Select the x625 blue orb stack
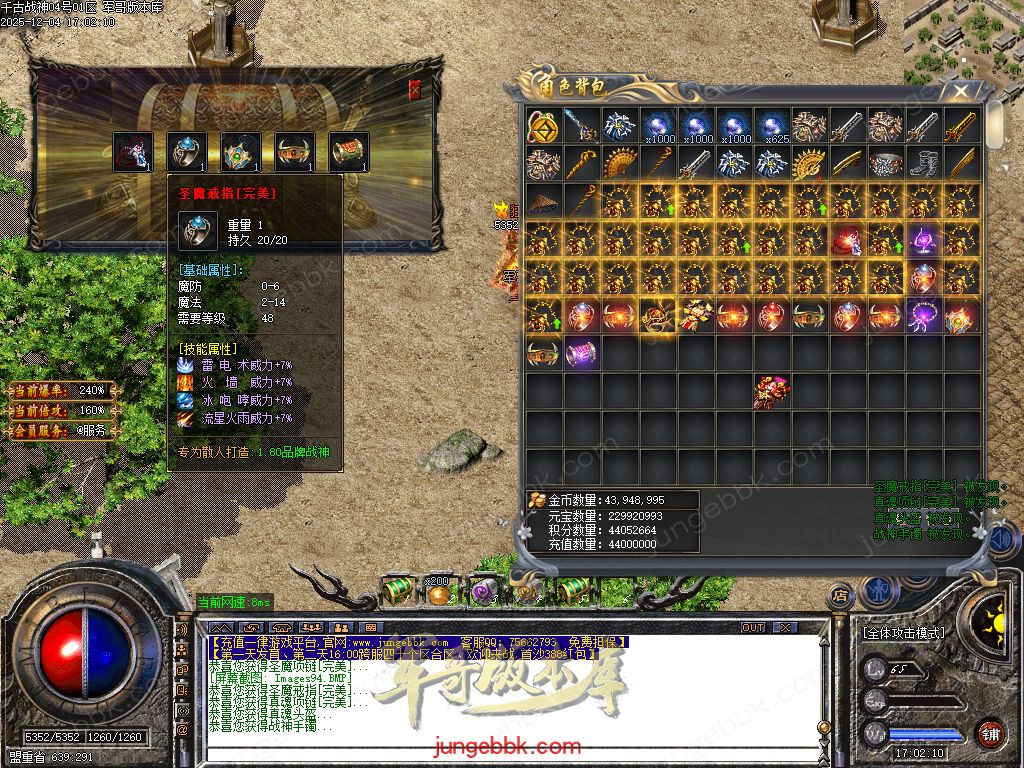1024x768 pixels. point(771,125)
